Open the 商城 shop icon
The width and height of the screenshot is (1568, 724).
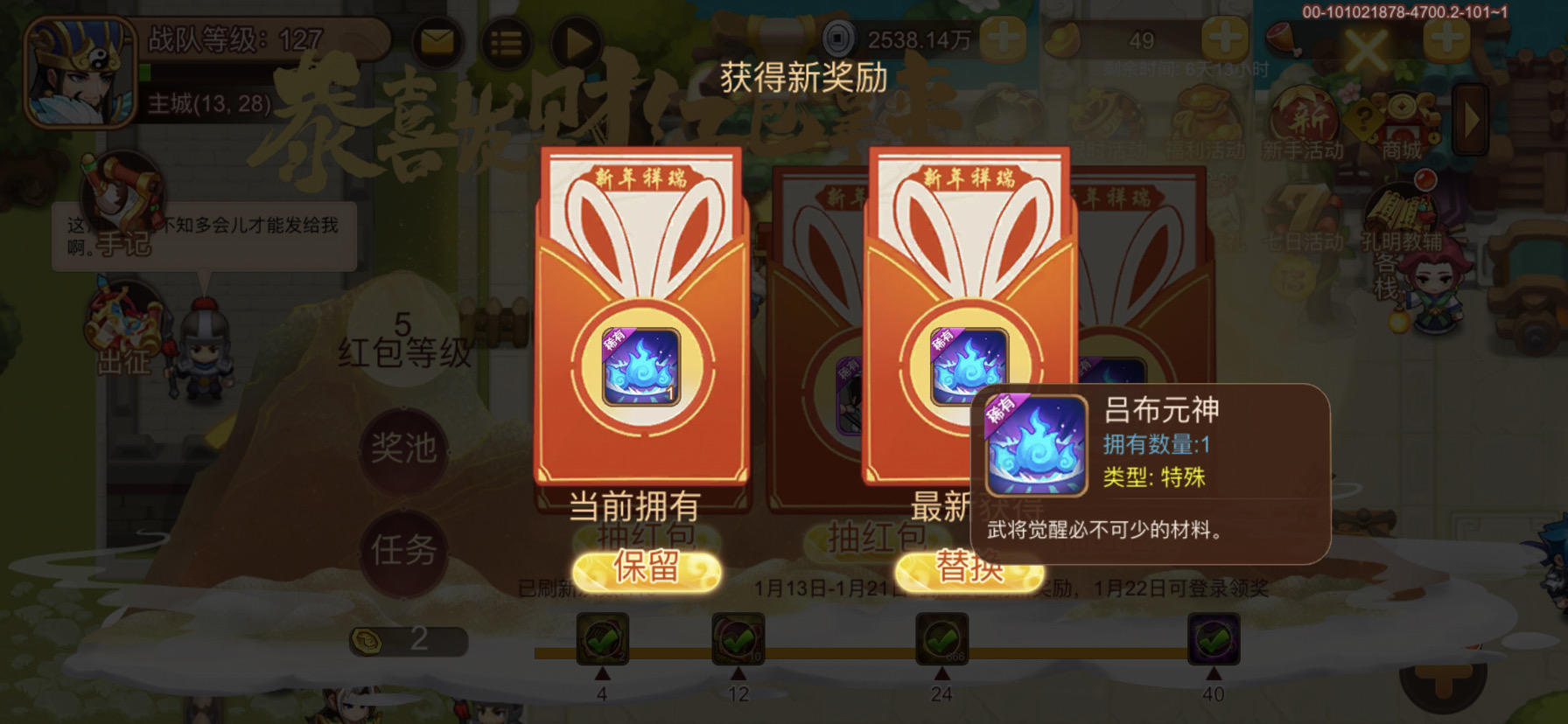click(1402, 114)
